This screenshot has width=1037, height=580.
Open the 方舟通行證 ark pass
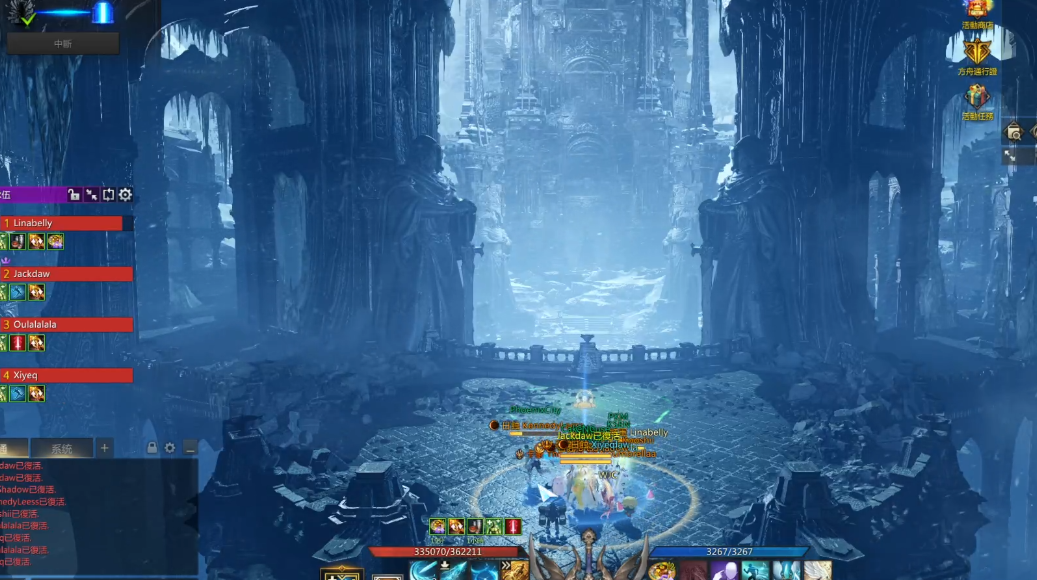point(978,55)
